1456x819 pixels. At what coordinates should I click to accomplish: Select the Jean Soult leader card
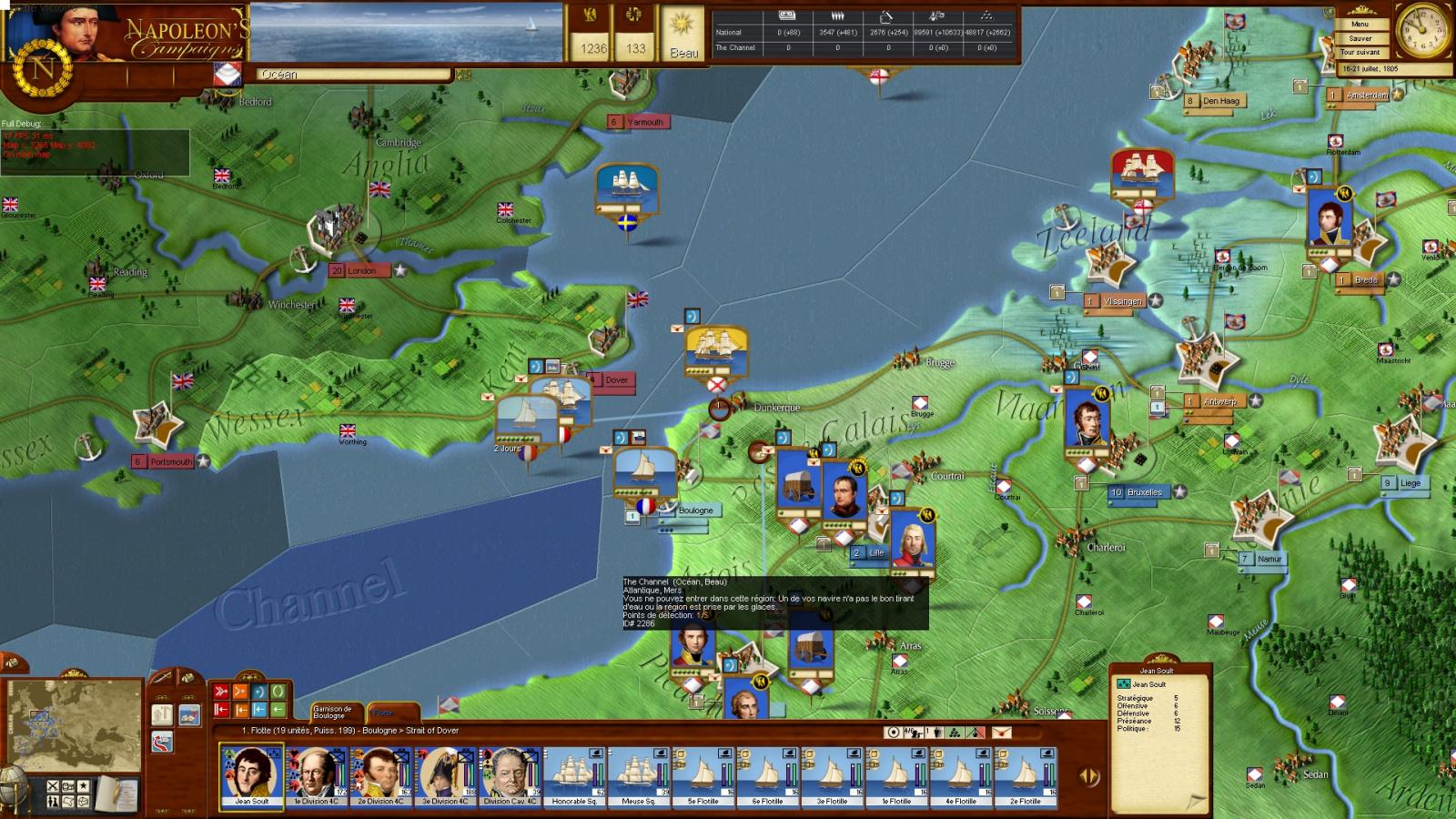pyautogui.click(x=251, y=775)
